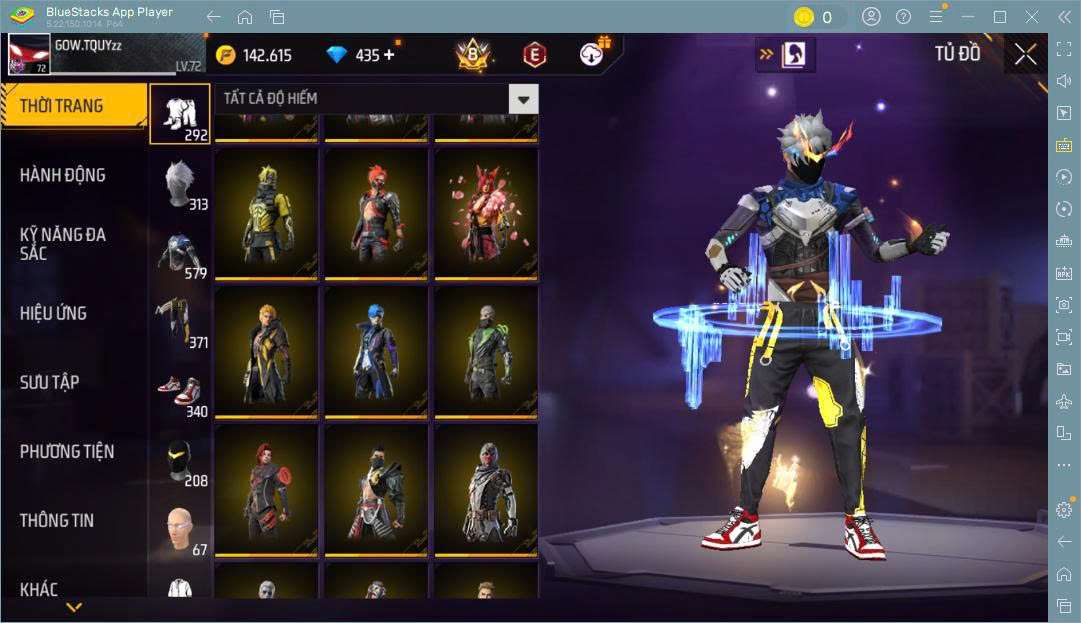Image resolution: width=1081 pixels, height=623 pixels.
Task: Add diamonds using the diamond counter plus
Action: pos(389,55)
